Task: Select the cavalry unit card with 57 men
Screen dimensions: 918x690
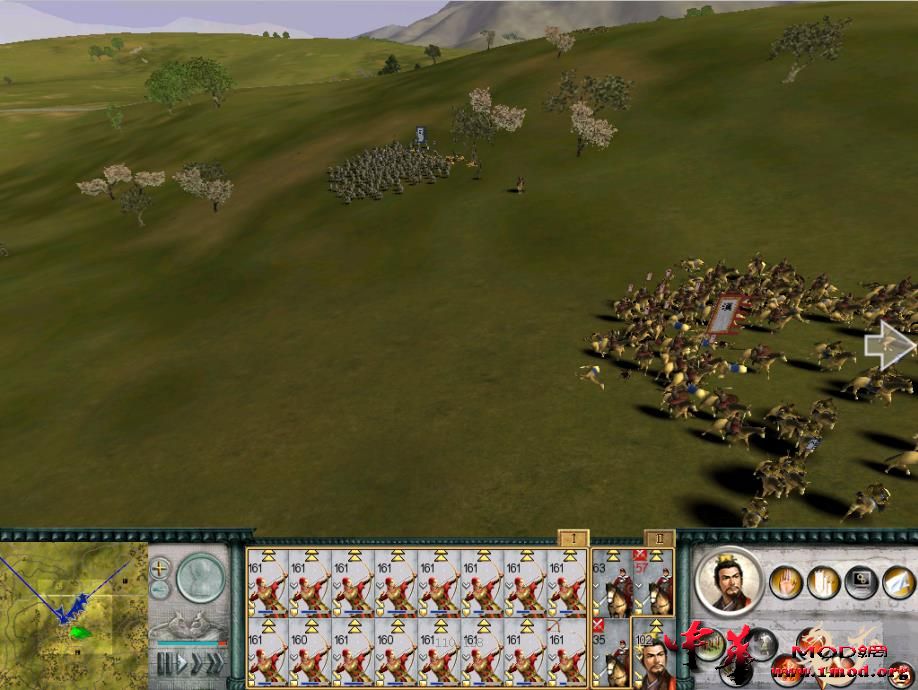Action: (654, 587)
